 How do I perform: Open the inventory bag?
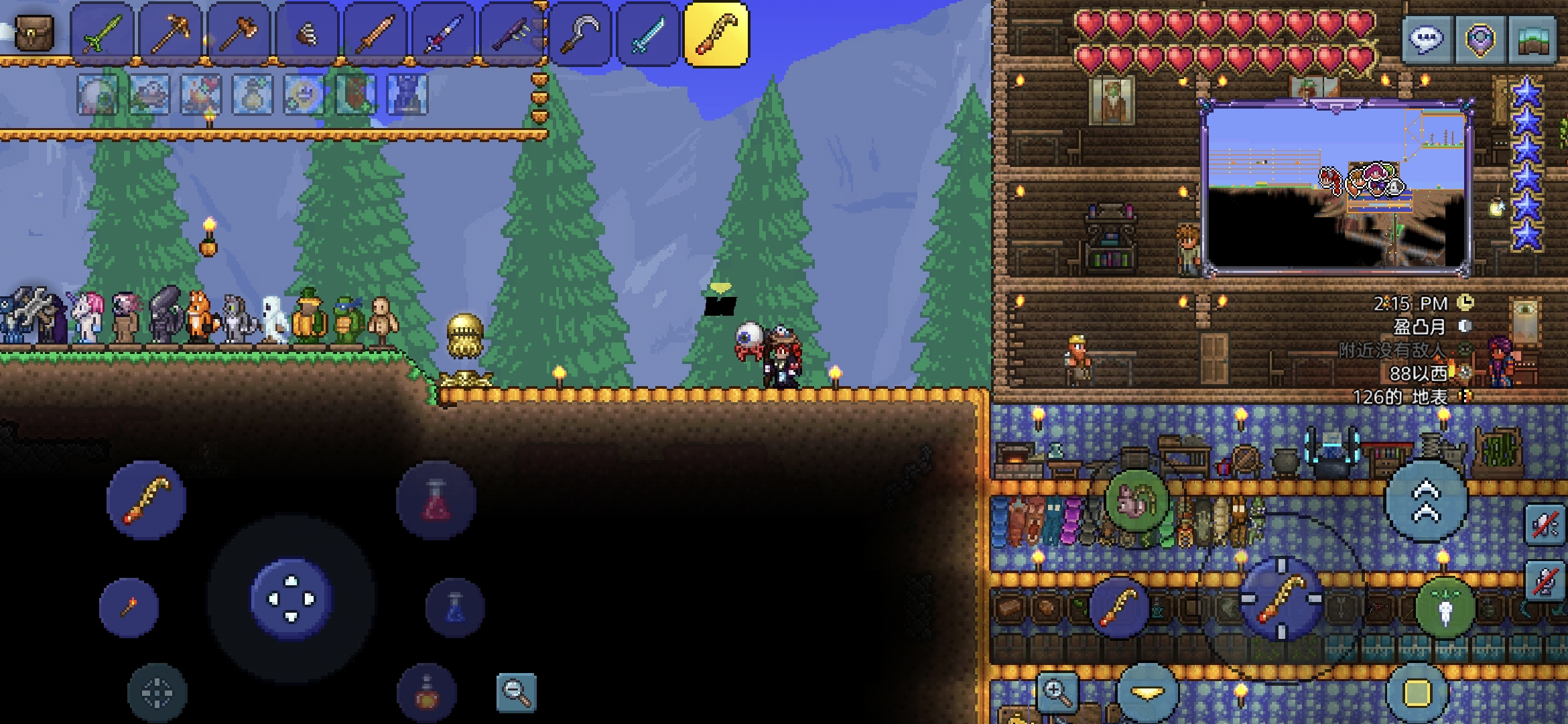coord(34,32)
